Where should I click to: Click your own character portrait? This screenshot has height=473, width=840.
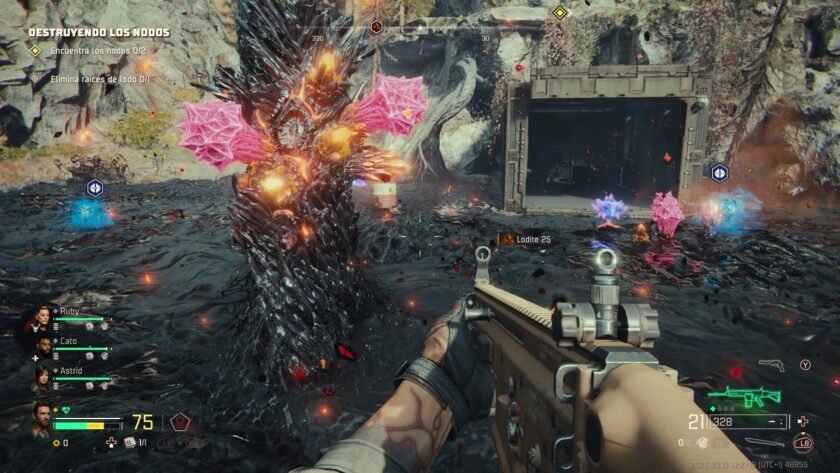tap(40, 418)
